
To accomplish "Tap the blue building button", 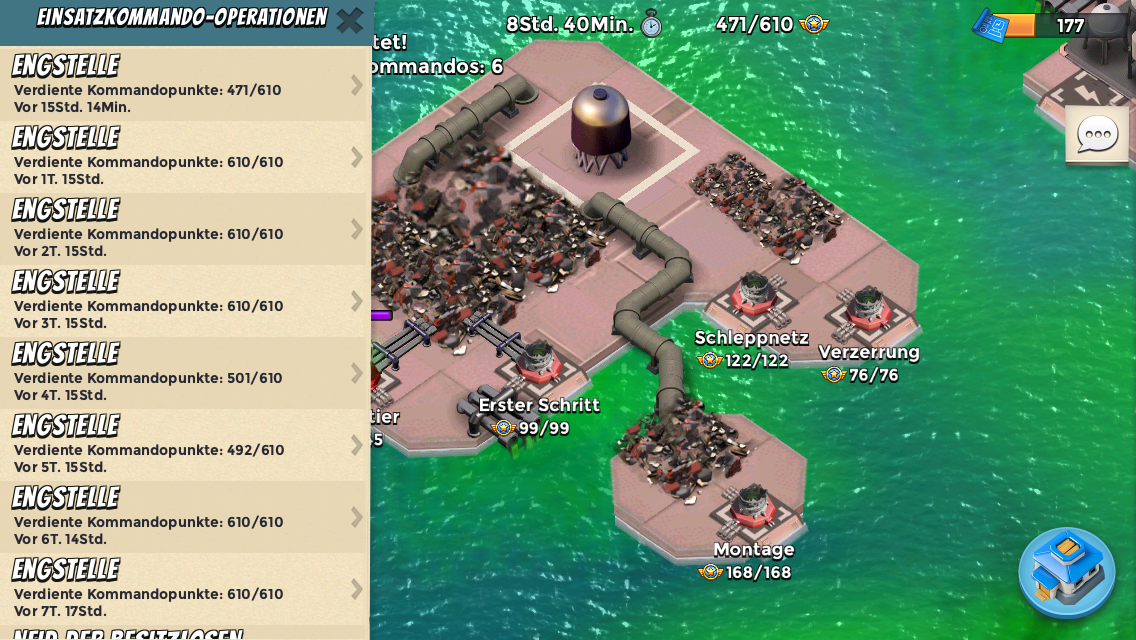I will point(1066,572).
